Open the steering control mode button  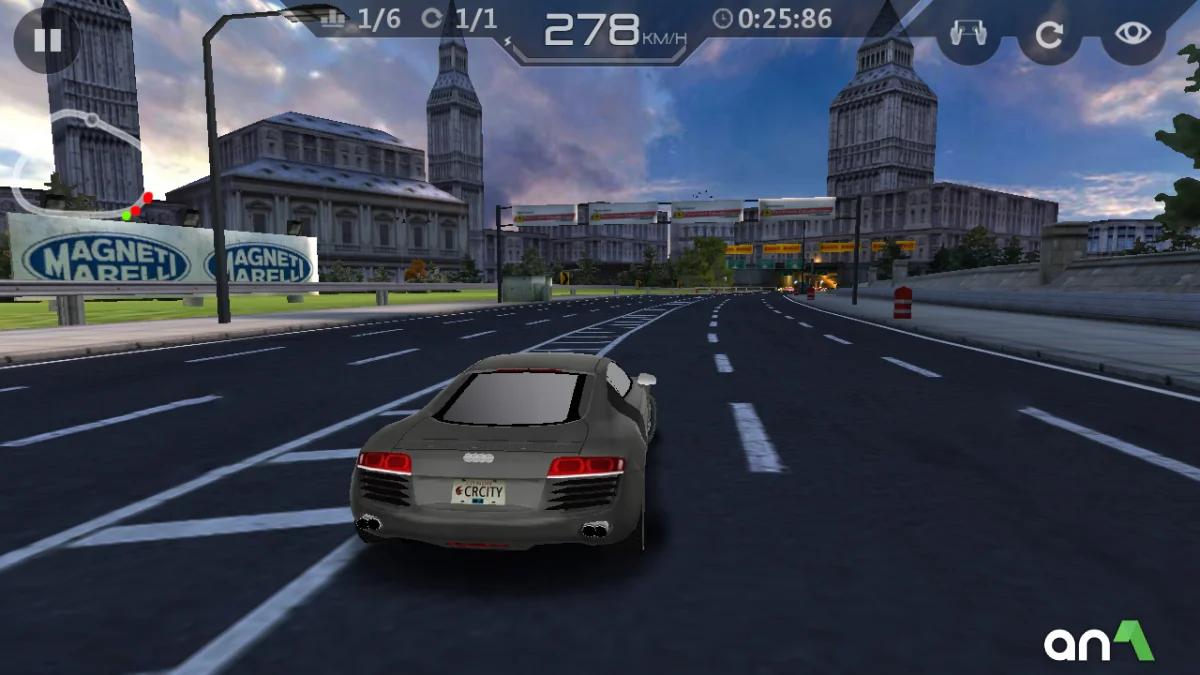967,34
